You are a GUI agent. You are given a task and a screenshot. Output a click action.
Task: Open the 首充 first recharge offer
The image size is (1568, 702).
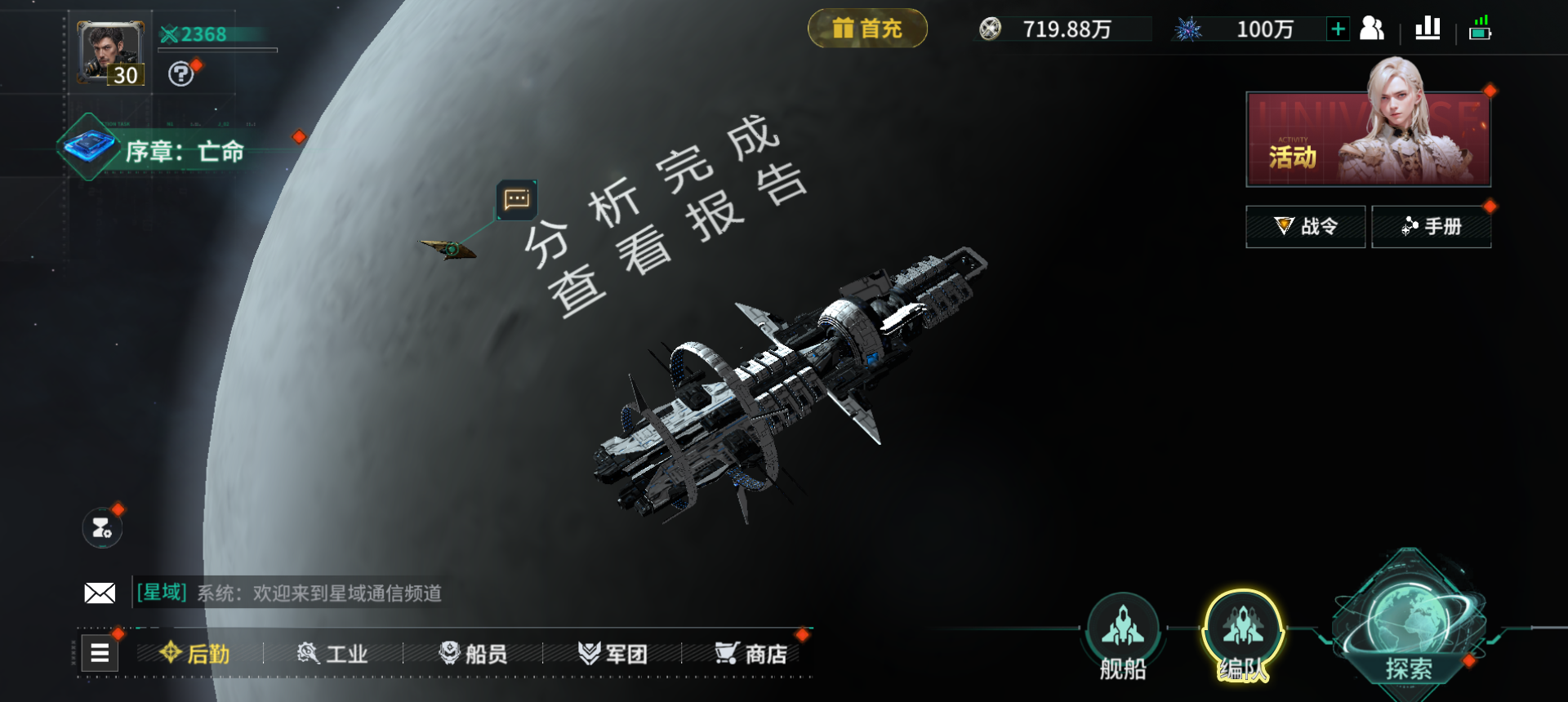click(867, 27)
